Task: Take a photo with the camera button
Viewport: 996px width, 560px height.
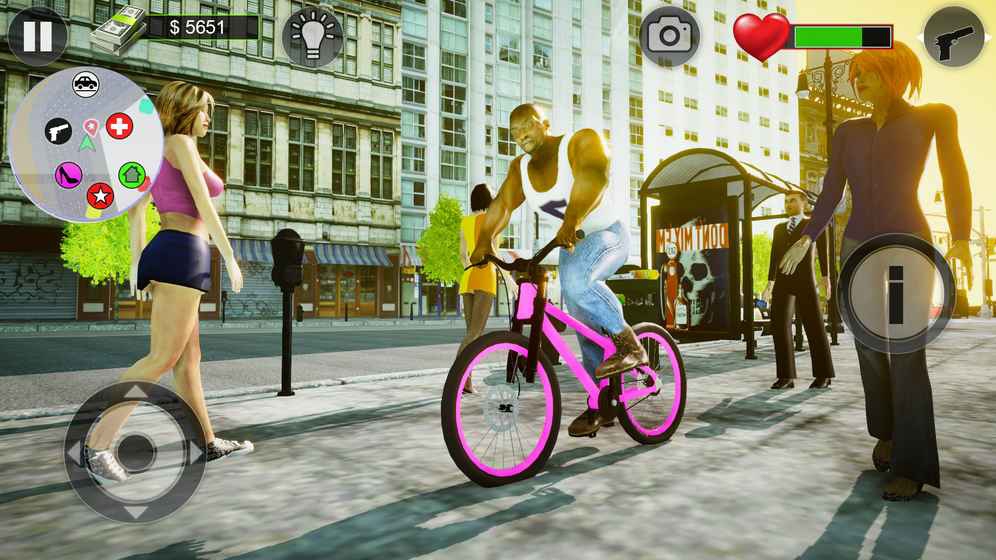Action: [x=669, y=36]
